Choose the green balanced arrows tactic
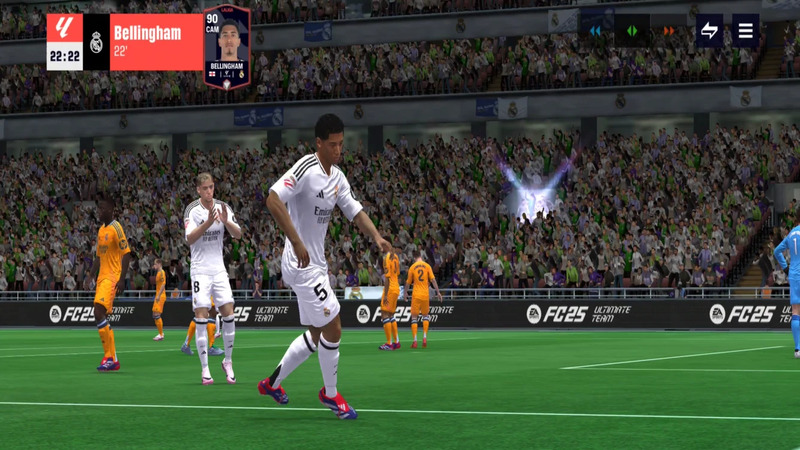Screen dimensions: 800x450 point(632,31)
